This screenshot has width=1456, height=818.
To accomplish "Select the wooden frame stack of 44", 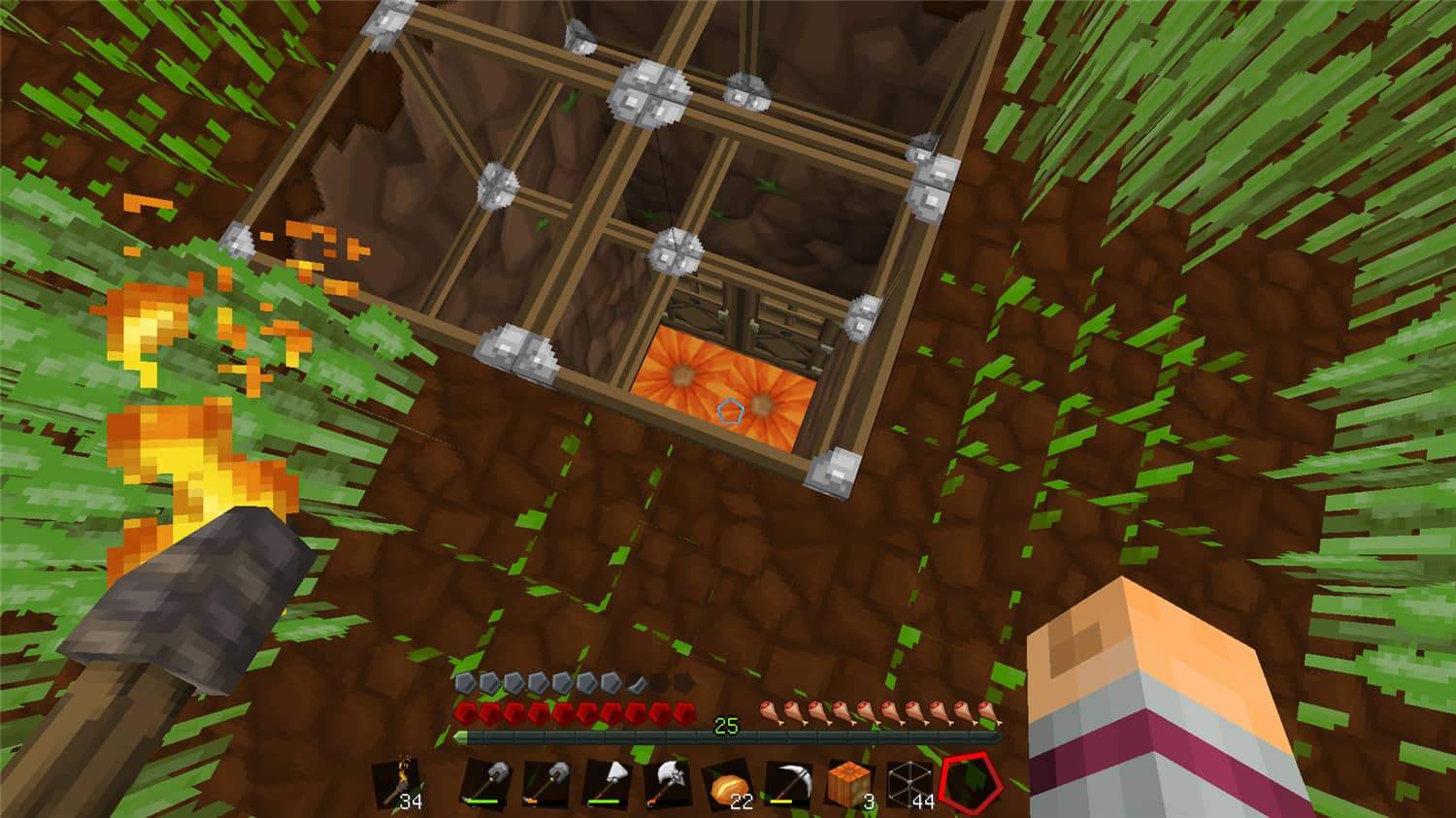I will 910,783.
